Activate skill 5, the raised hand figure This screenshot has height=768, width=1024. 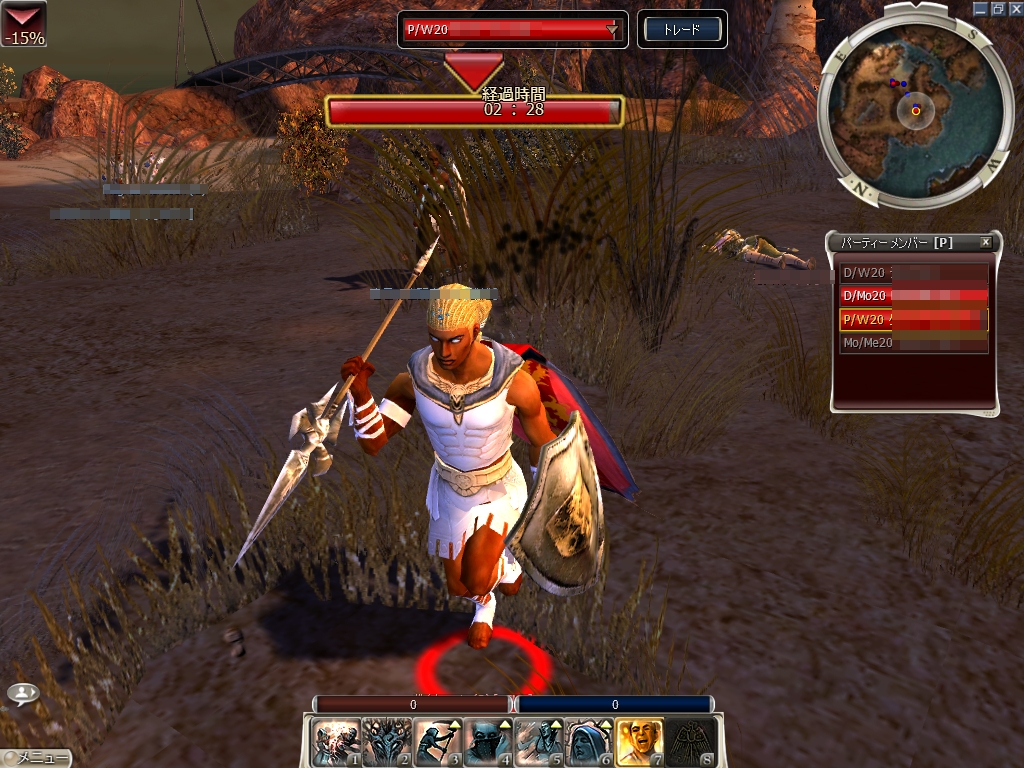click(x=539, y=742)
